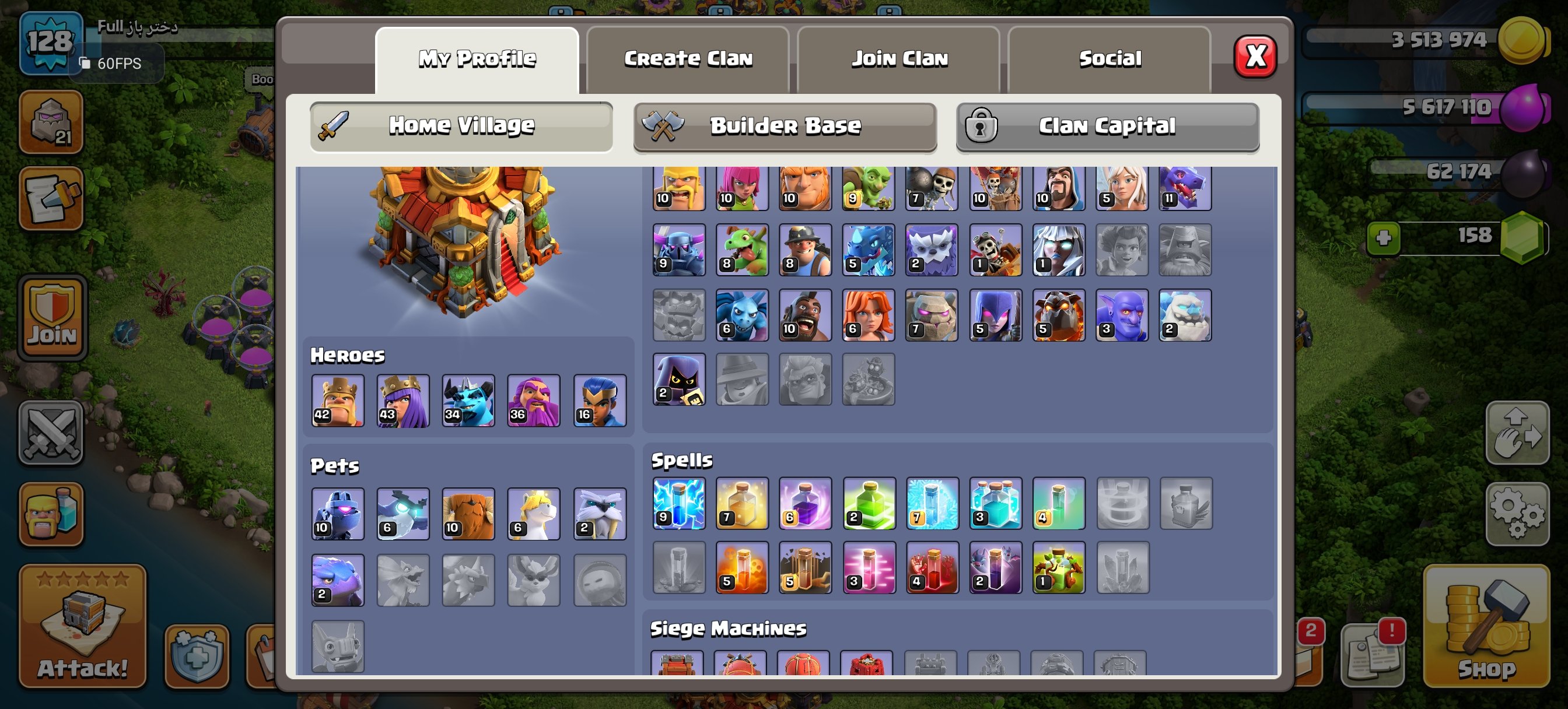Switch to the Builder Base view
This screenshot has height=709, width=1568.
pyautogui.click(x=785, y=126)
